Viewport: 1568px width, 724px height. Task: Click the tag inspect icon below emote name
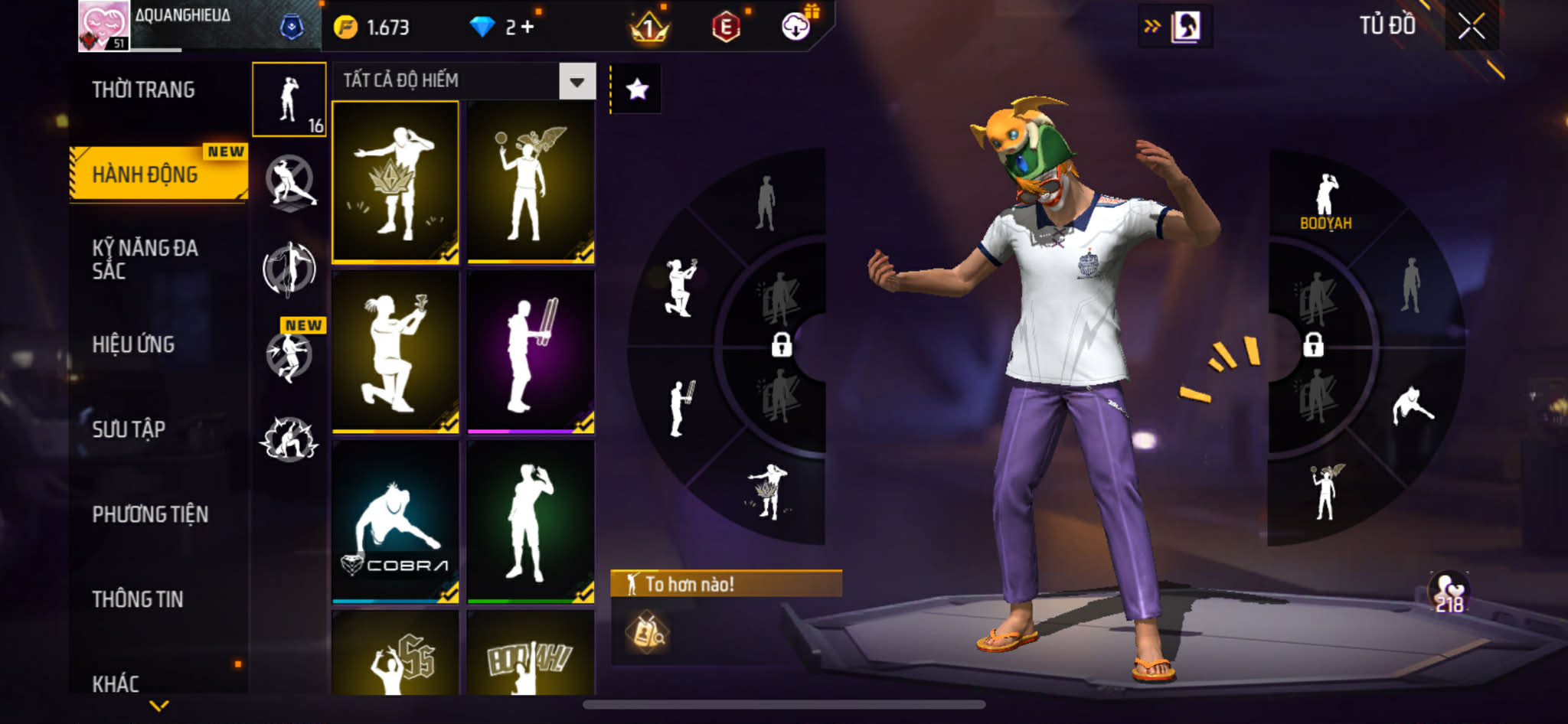(647, 632)
